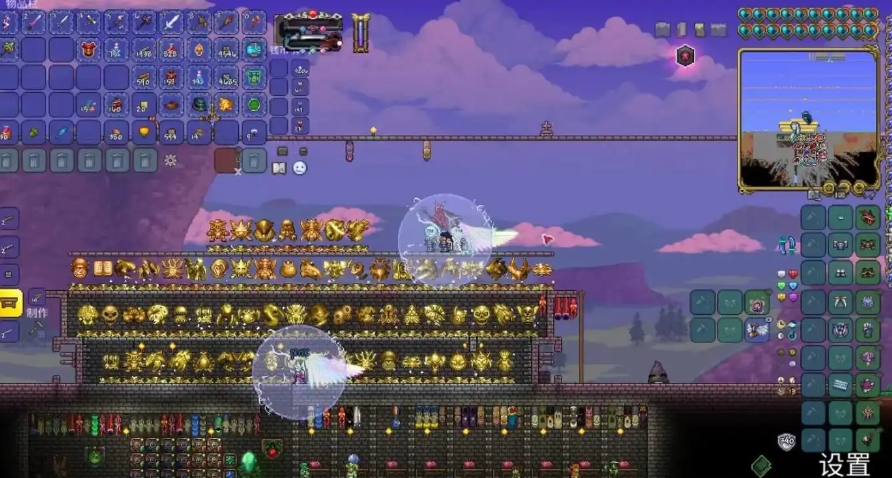
Task: Select the brown hat inventory slot
Action: 171,104
